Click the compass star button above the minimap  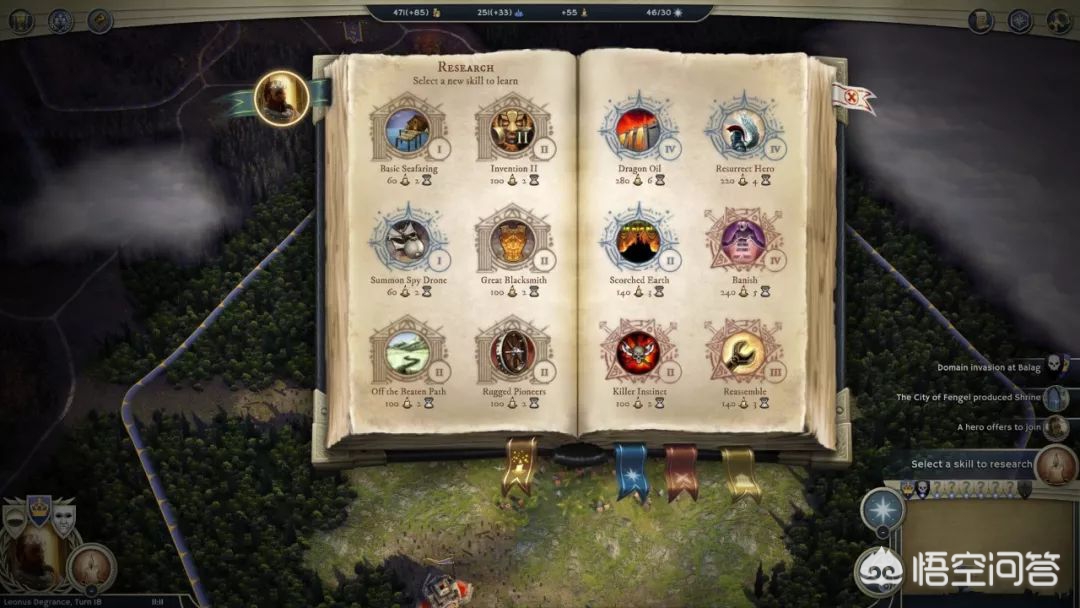coord(883,509)
